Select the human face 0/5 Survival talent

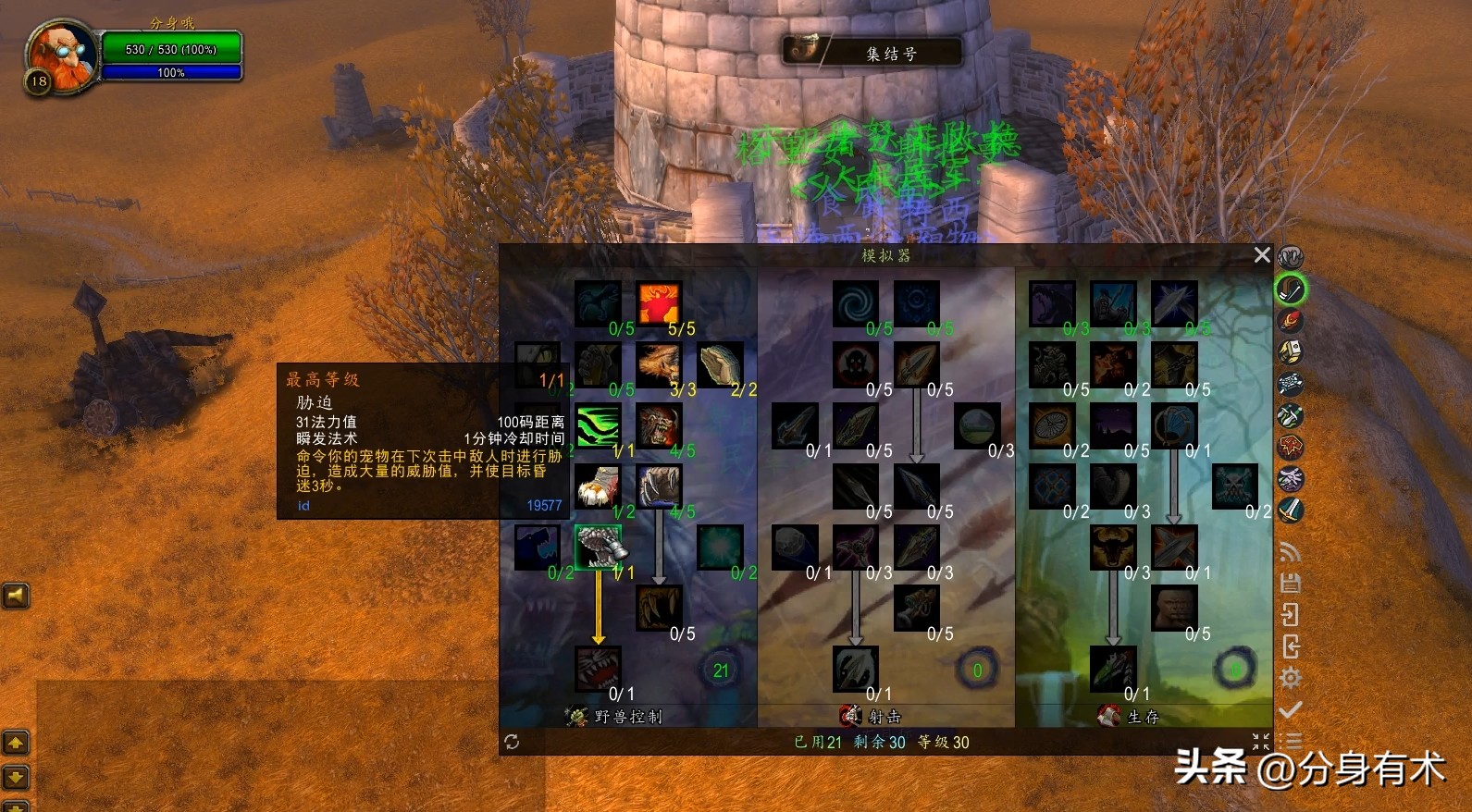(x=1174, y=609)
